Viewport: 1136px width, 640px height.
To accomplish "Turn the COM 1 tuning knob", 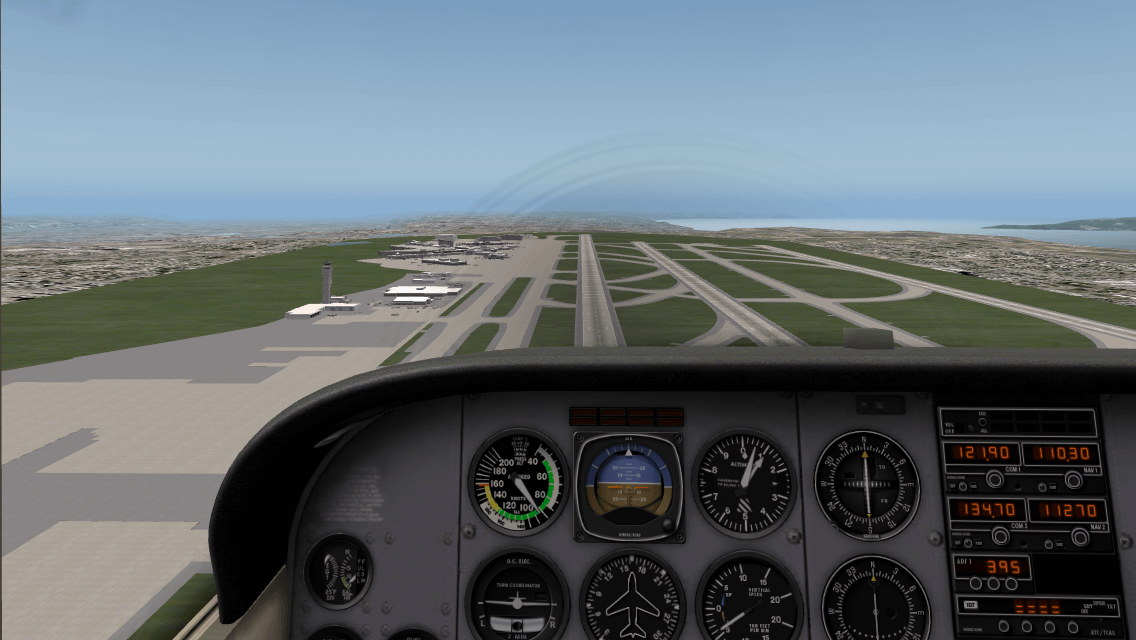I will point(995,480).
